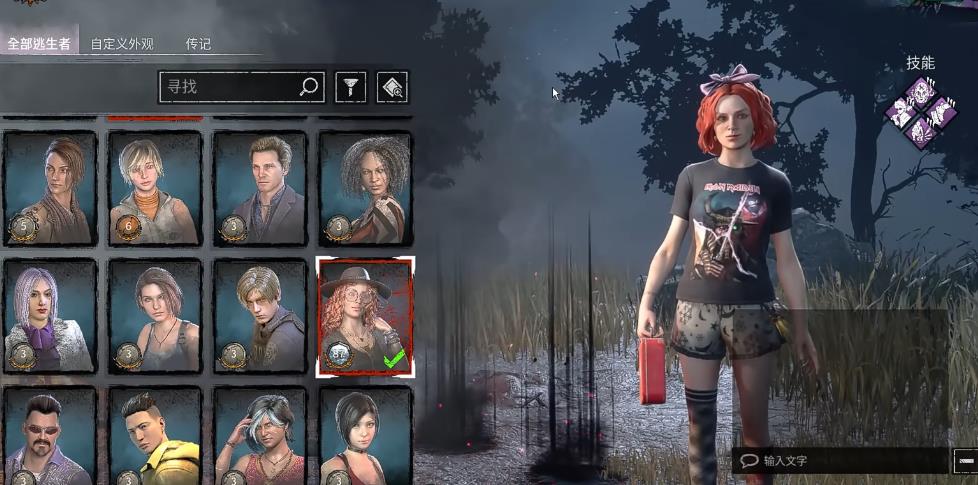
Task: Pick the brown bob-haired woman in tank top
Action: [x=155, y=316]
